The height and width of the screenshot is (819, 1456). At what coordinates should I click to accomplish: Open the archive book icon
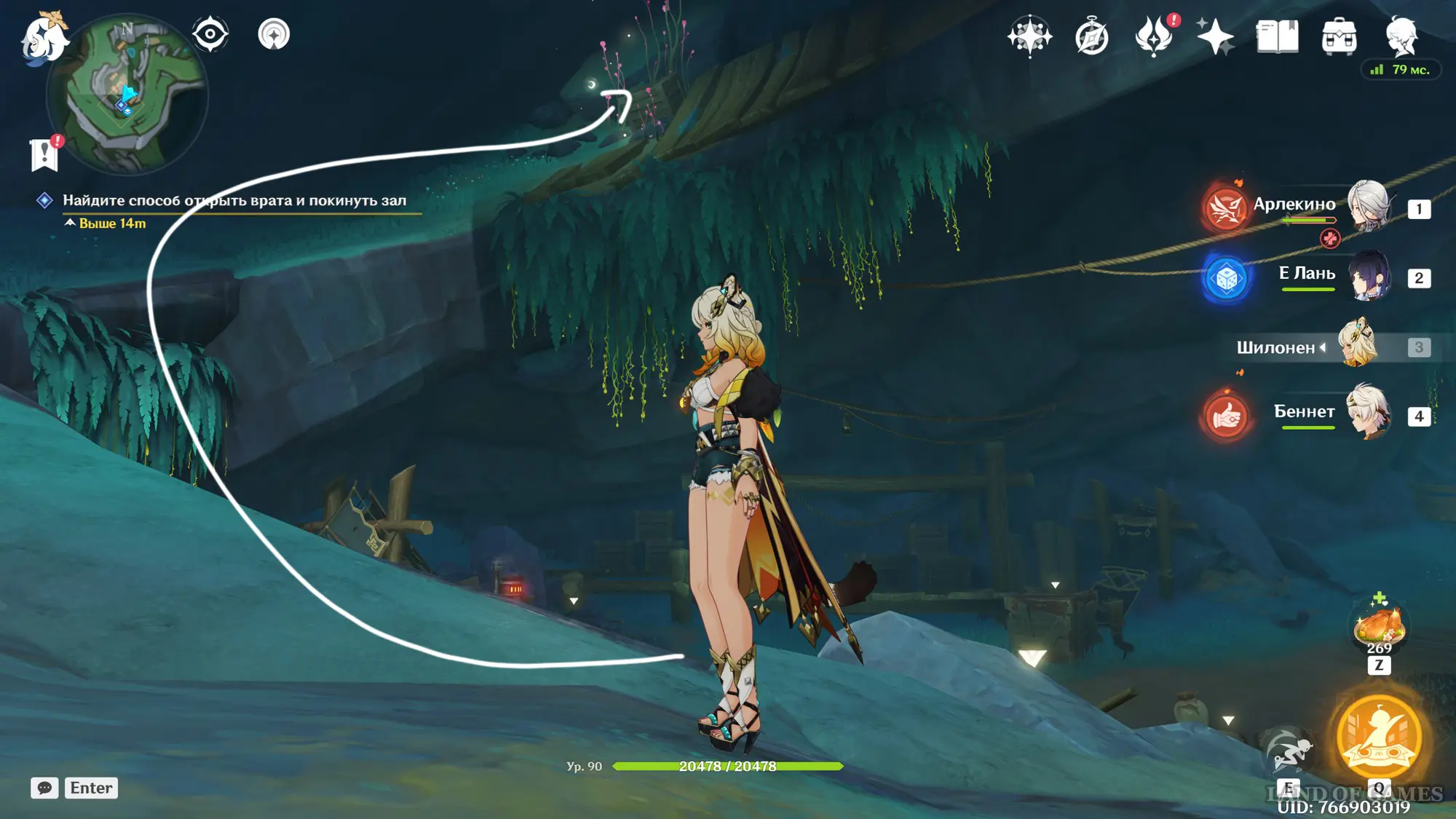(1277, 36)
